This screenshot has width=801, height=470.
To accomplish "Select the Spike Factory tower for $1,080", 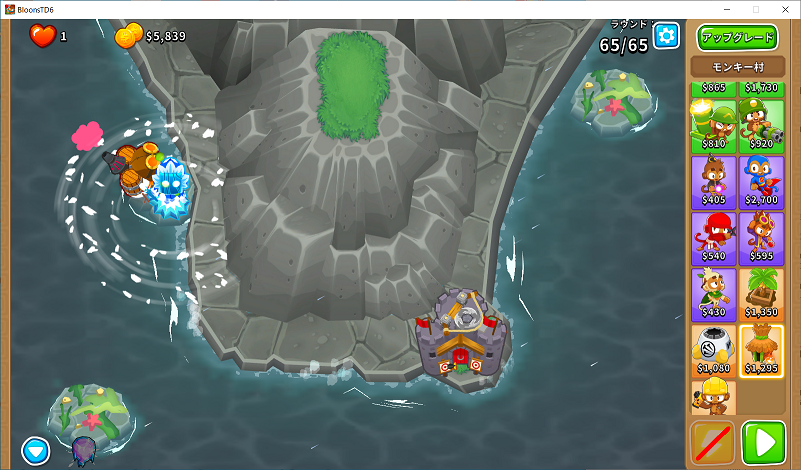I will 713,350.
